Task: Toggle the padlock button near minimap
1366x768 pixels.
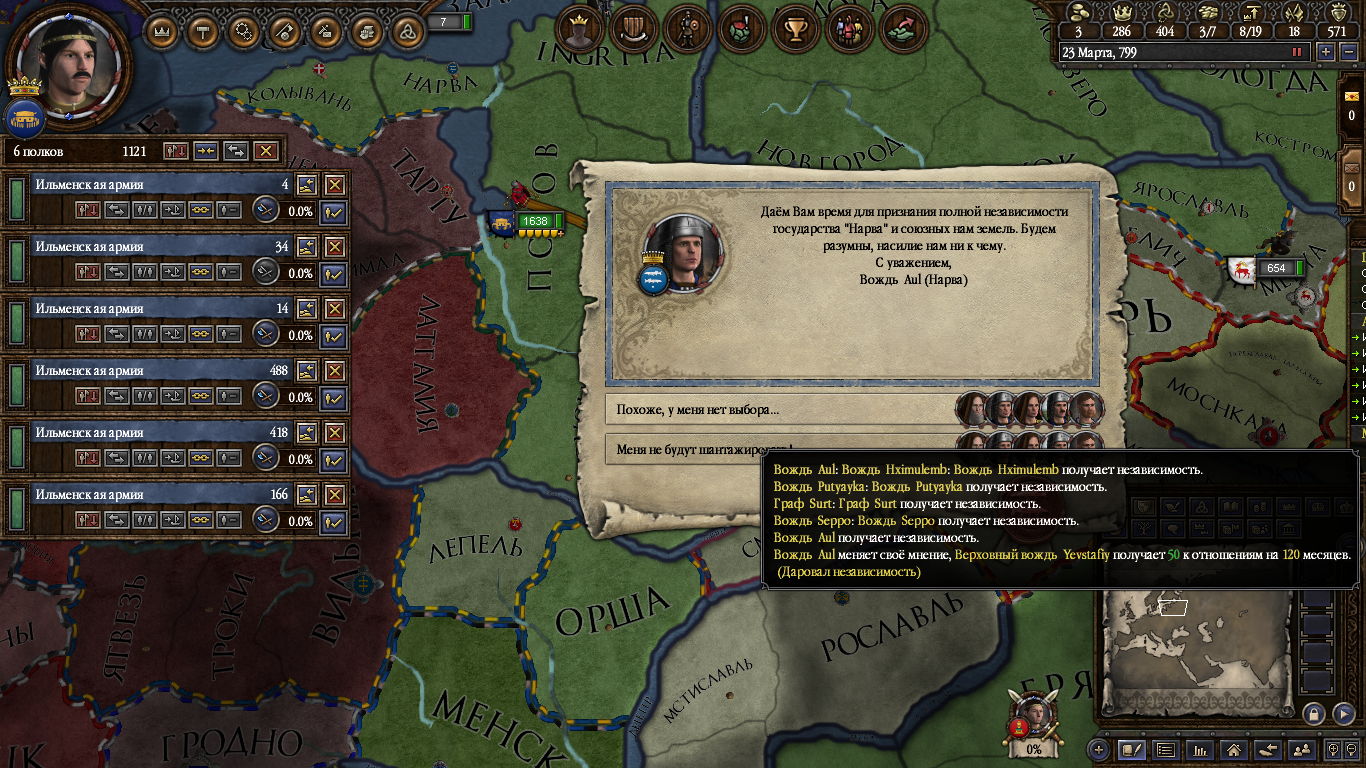Action: click(1314, 713)
